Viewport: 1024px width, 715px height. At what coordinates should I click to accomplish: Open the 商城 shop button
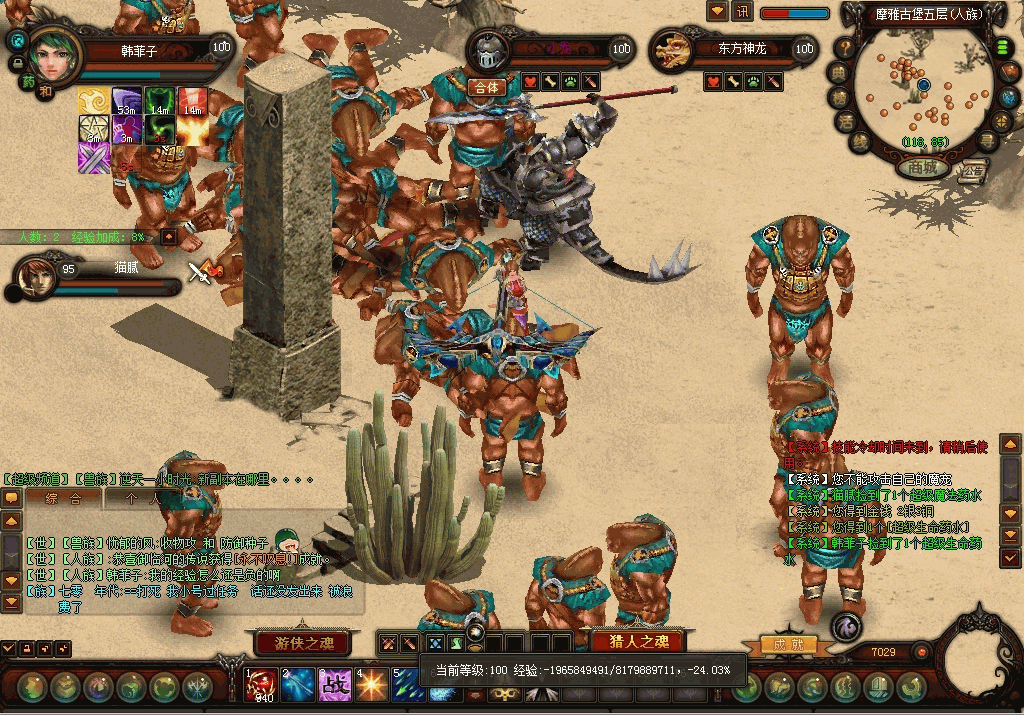tap(922, 168)
